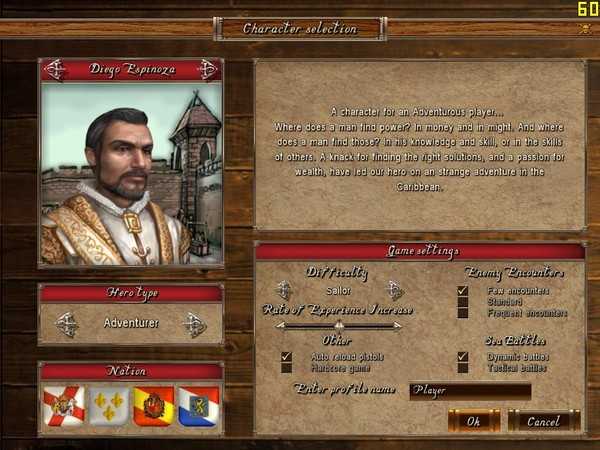Switch to the previous character portrait arrow

55,70
